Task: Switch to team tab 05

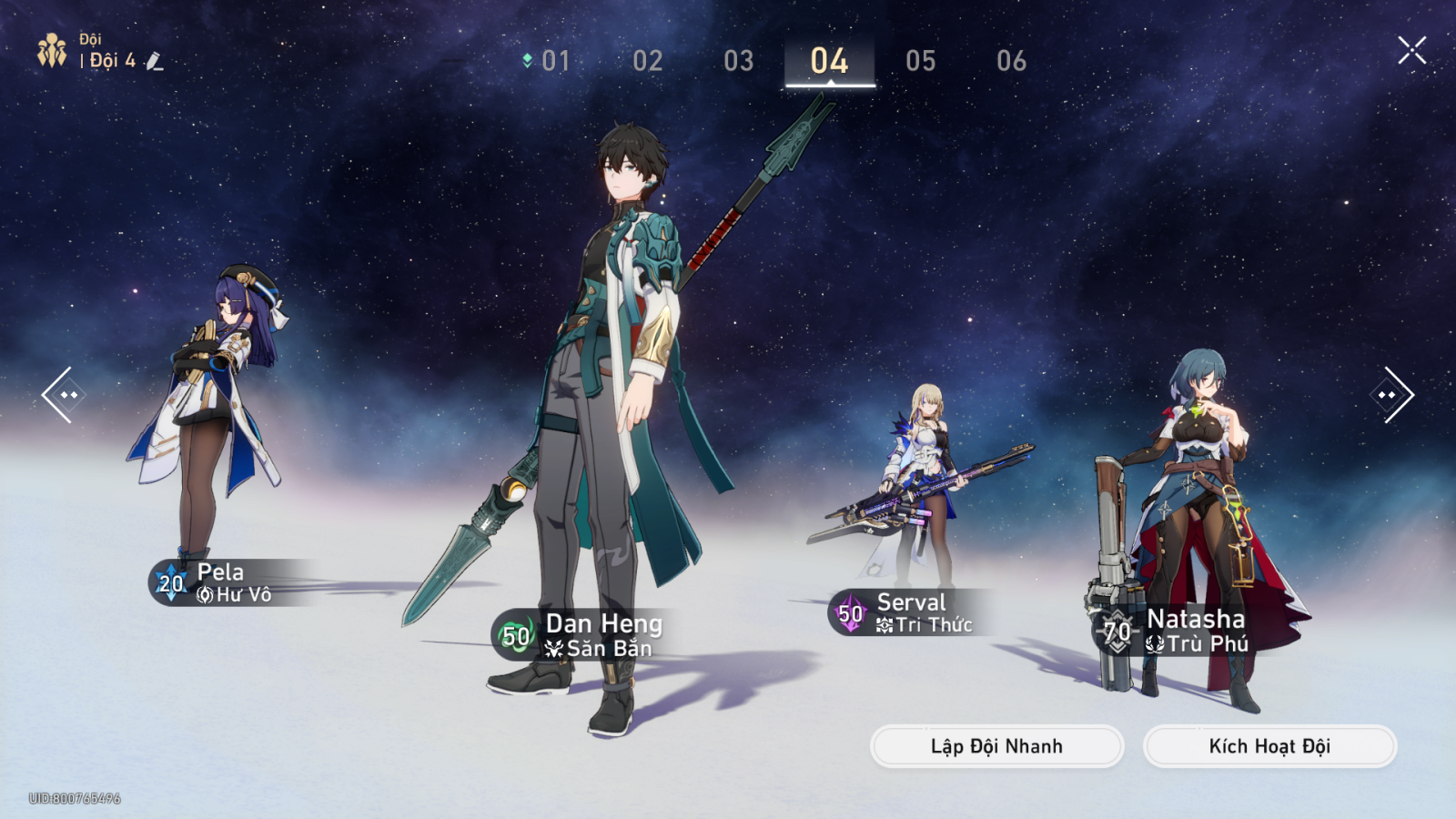Action: [921, 61]
